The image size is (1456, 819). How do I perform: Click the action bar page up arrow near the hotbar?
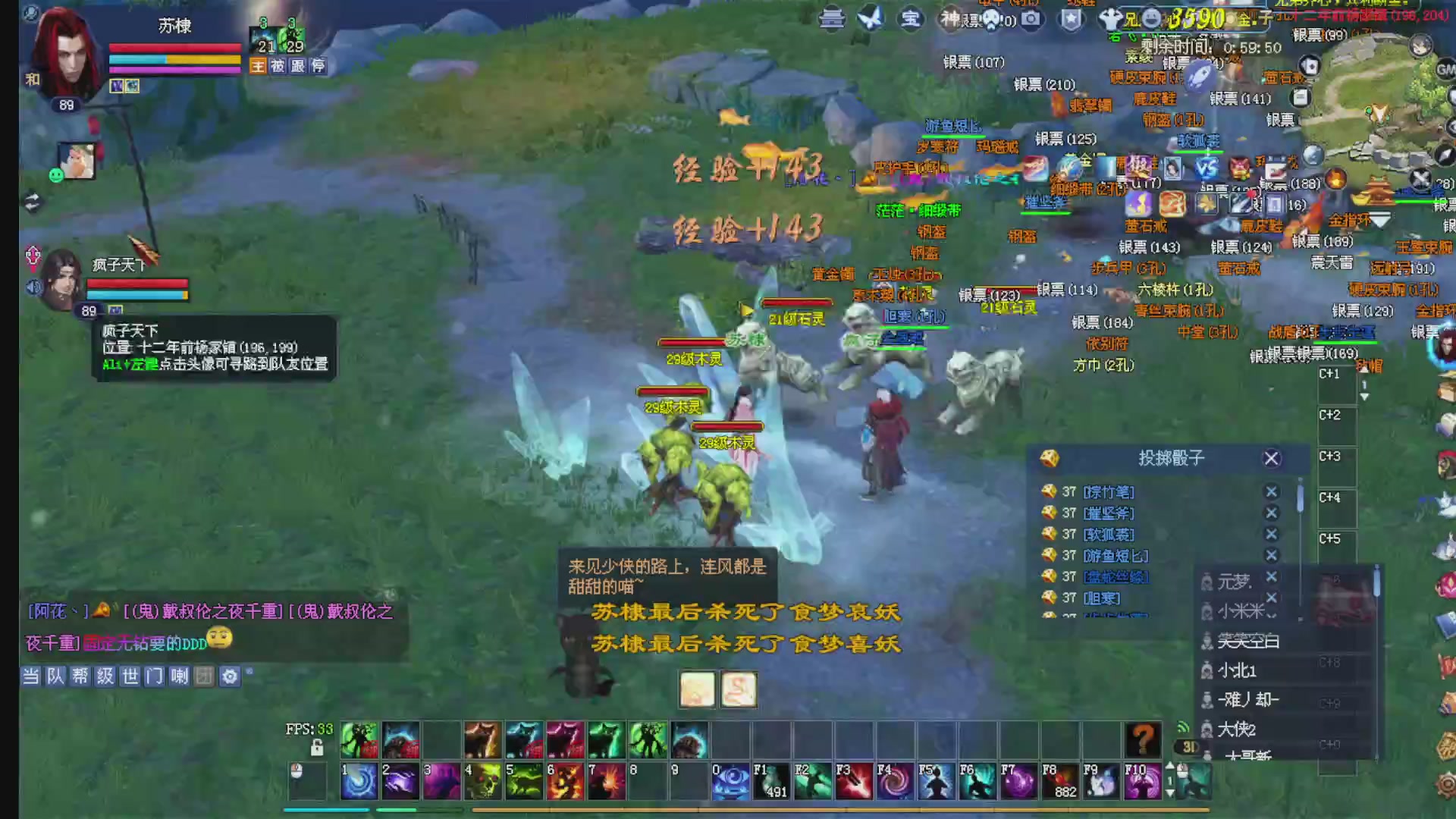1169,766
